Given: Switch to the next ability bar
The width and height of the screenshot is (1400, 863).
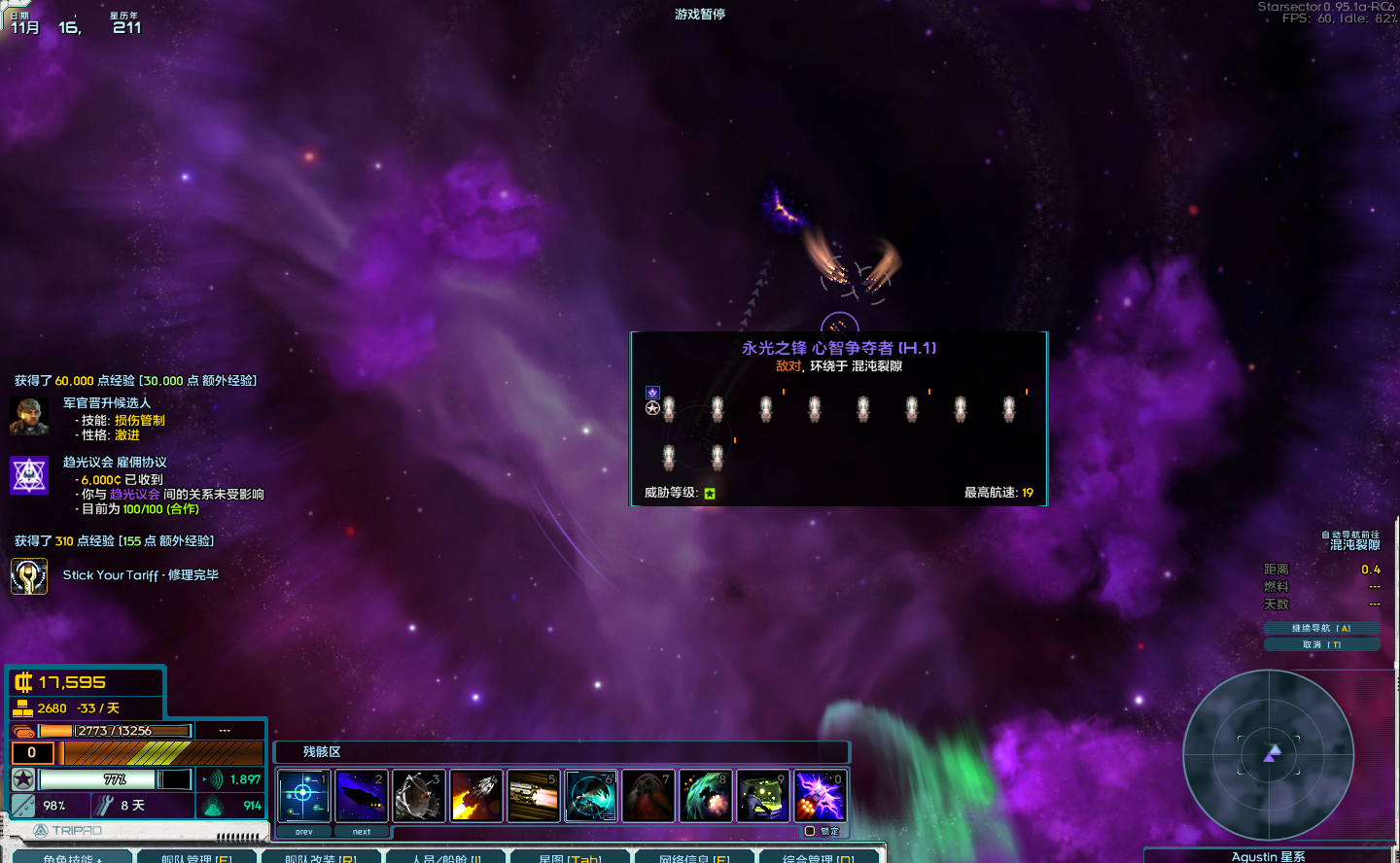Looking at the screenshot, I should click(x=362, y=832).
